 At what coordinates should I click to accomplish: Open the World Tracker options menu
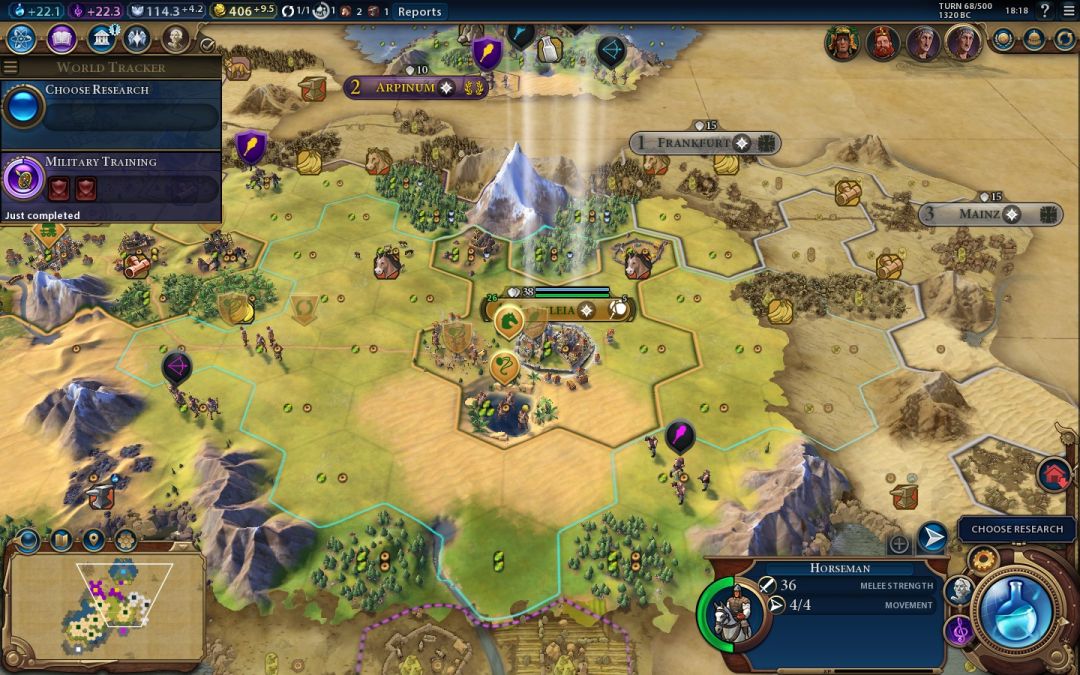11,68
